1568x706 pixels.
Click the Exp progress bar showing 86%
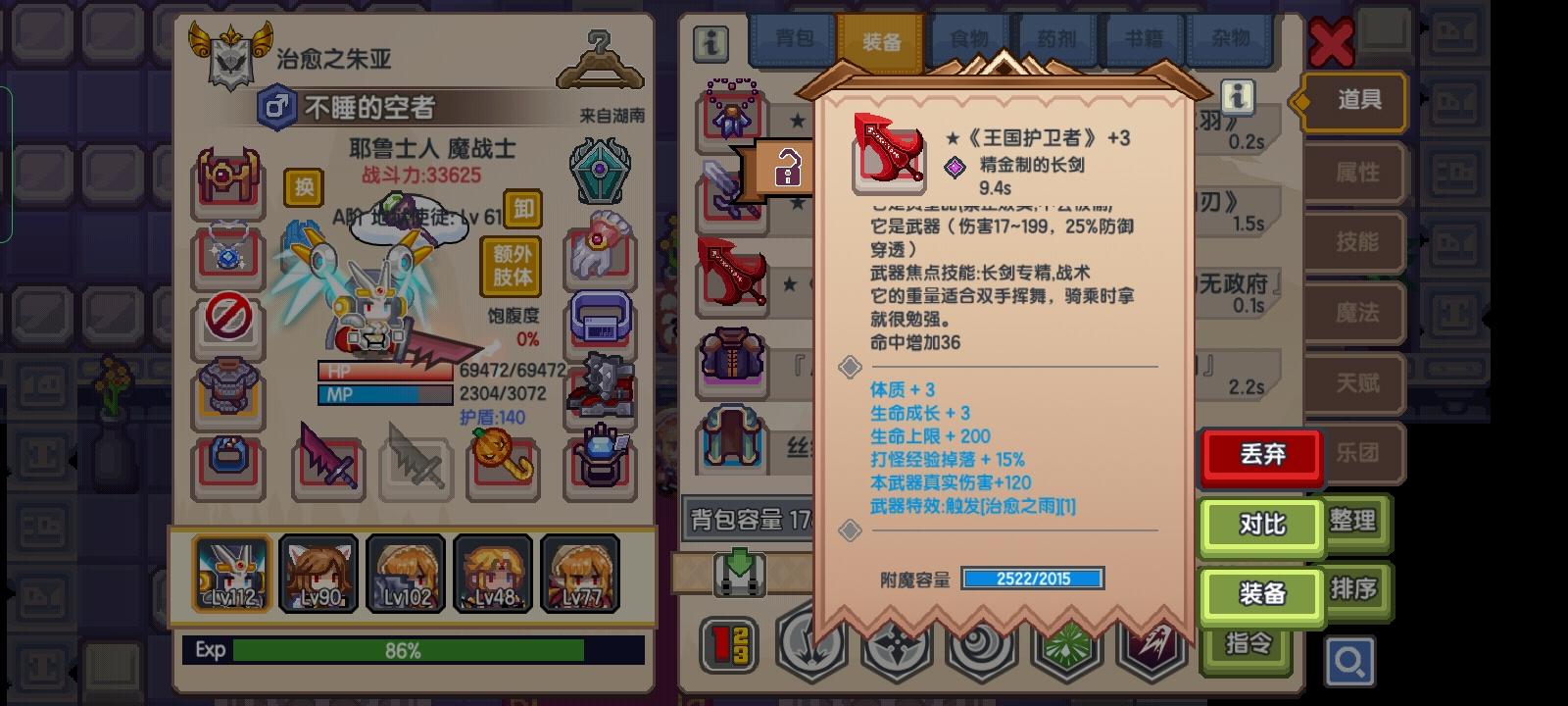412,650
